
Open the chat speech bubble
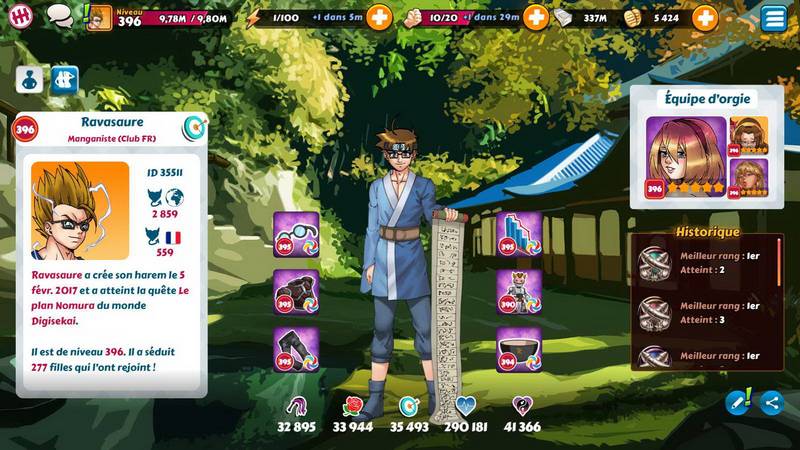click(60, 17)
